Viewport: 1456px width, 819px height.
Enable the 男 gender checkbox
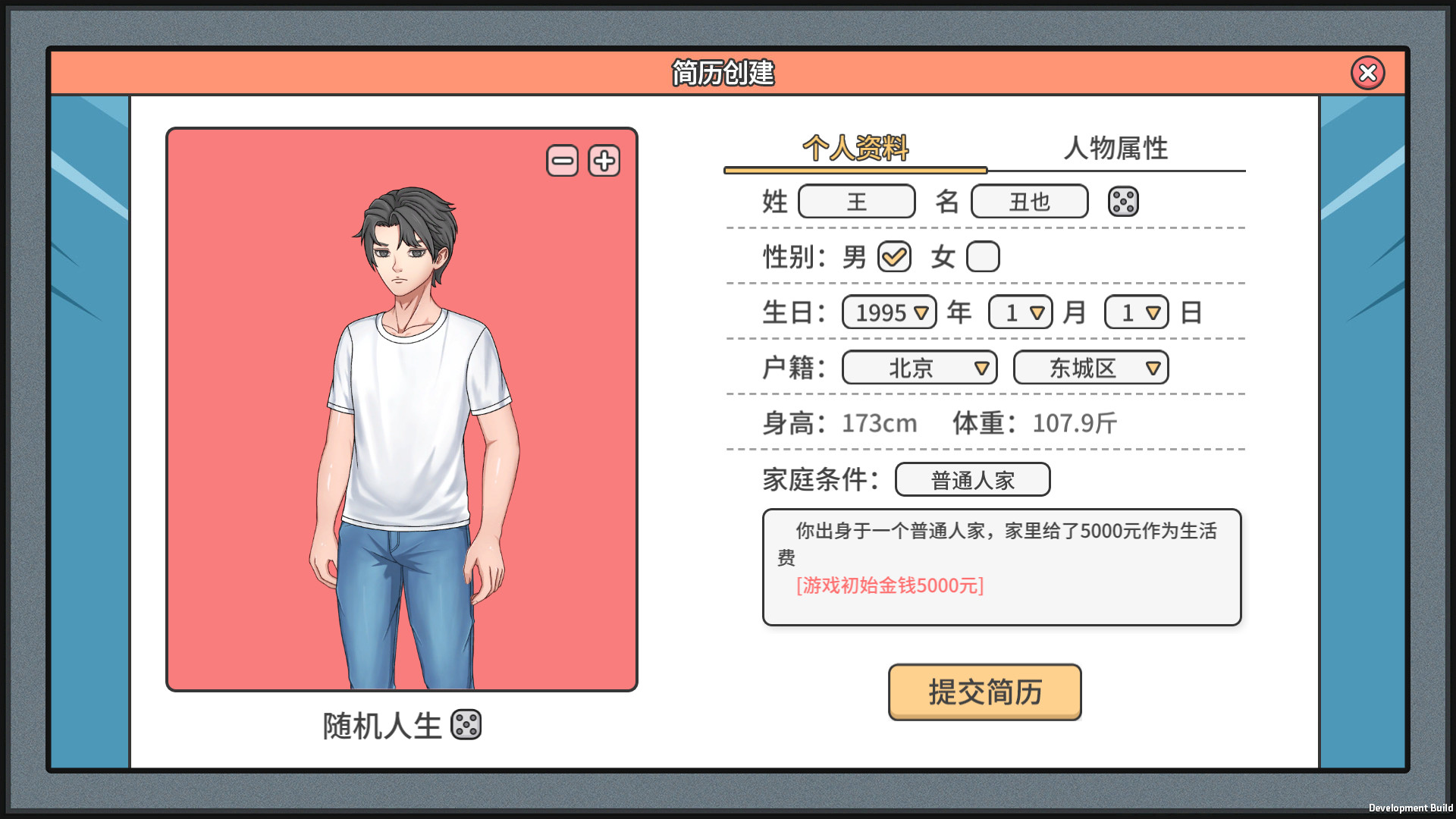[x=893, y=256]
